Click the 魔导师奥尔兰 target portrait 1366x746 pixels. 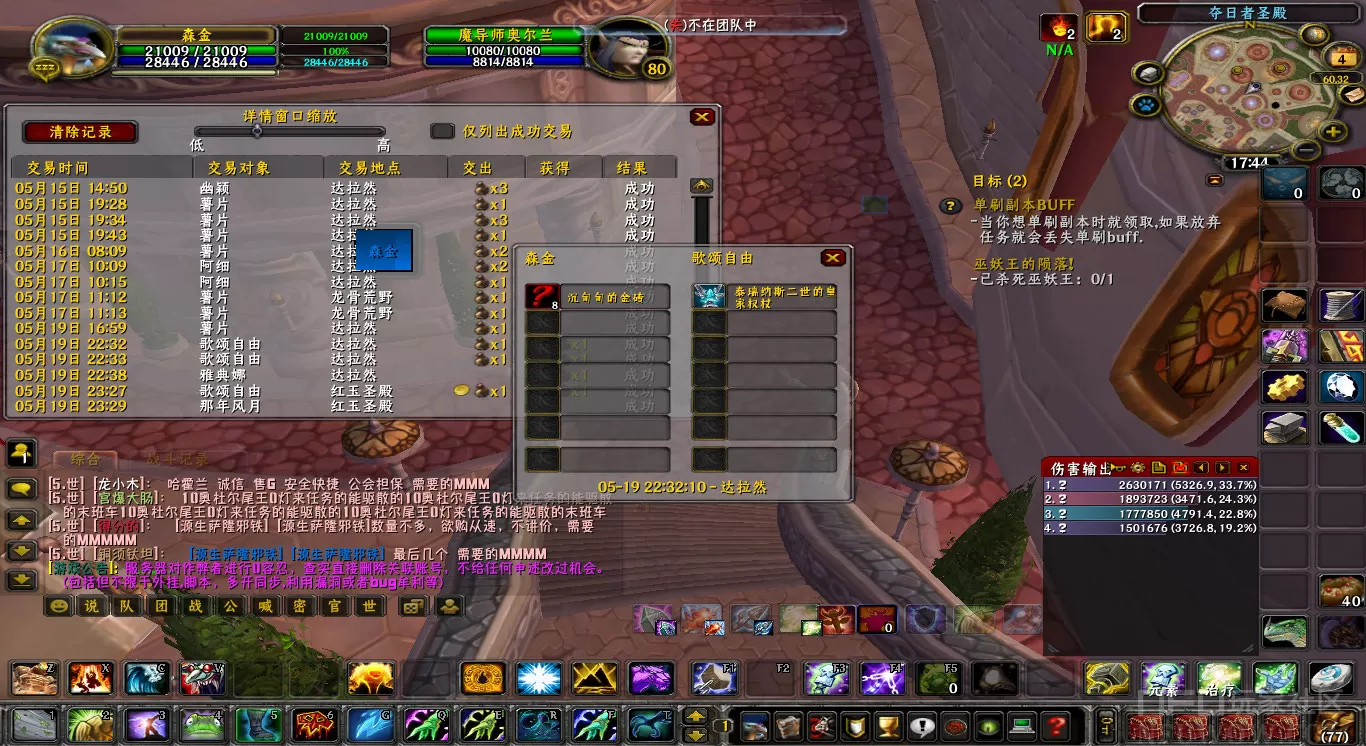(627, 47)
